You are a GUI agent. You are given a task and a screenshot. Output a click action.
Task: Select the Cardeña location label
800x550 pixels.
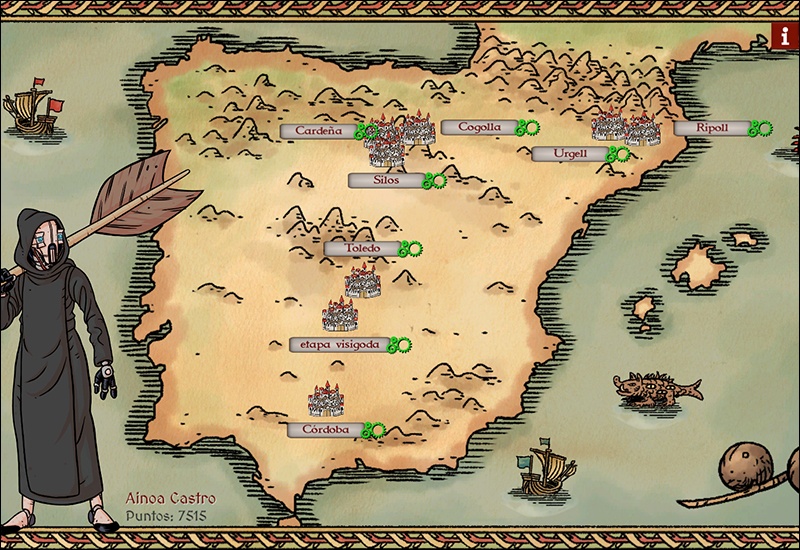click(320, 130)
